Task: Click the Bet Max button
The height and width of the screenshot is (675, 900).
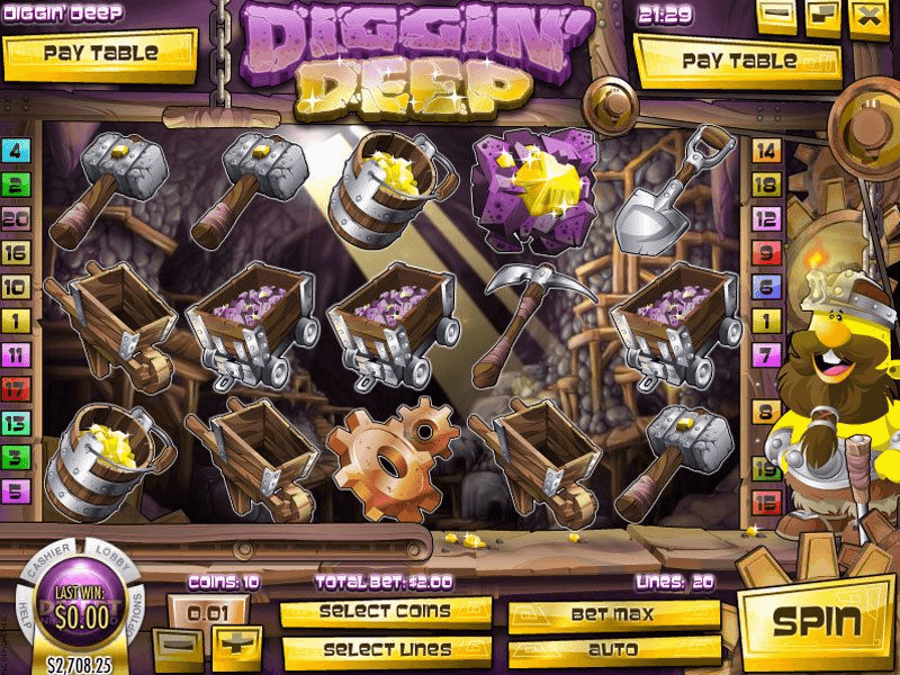Action: (613, 613)
